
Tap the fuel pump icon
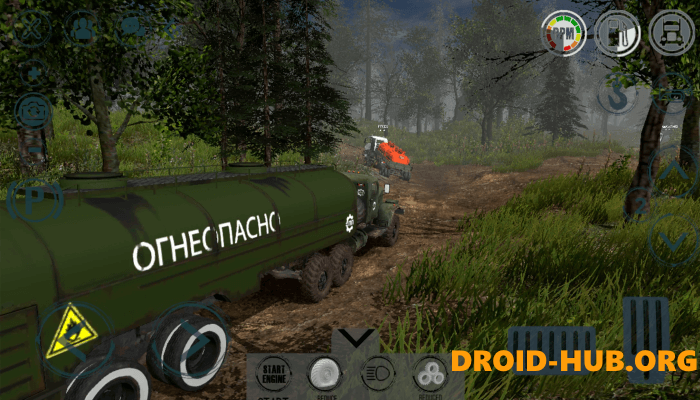[x=618, y=34]
